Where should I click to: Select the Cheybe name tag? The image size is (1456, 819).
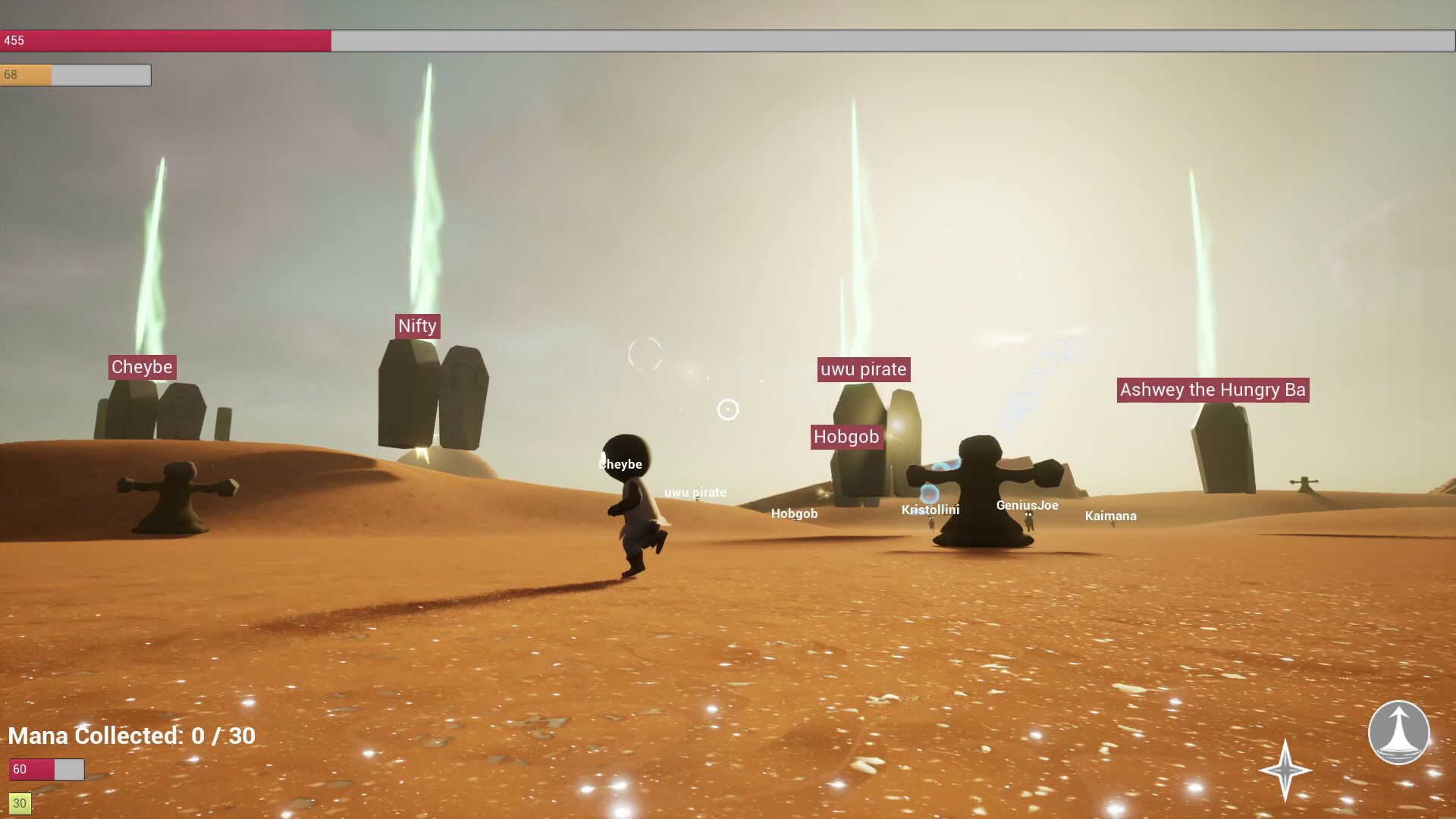pyautogui.click(x=141, y=367)
